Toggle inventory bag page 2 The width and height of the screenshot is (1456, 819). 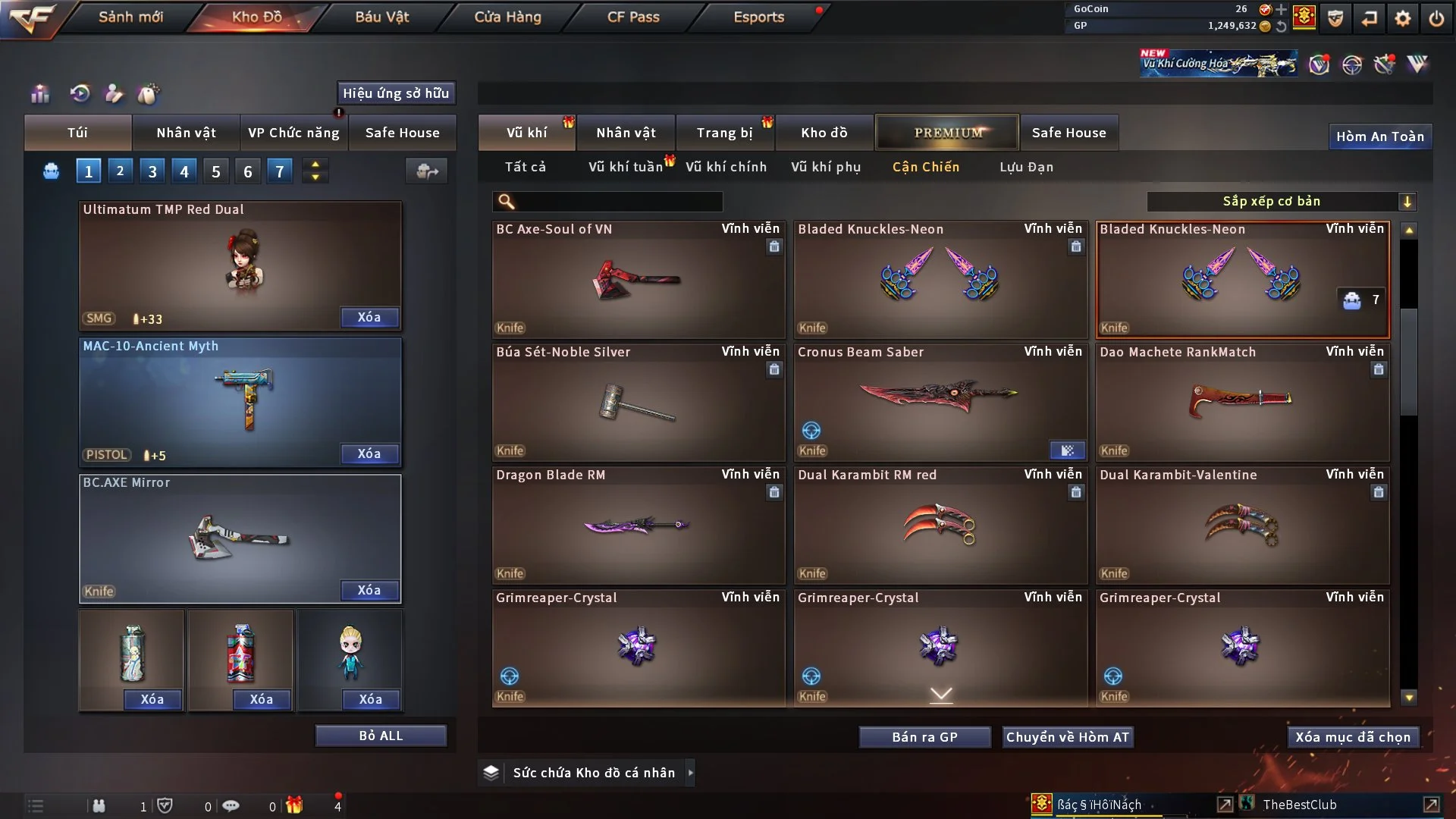[120, 171]
